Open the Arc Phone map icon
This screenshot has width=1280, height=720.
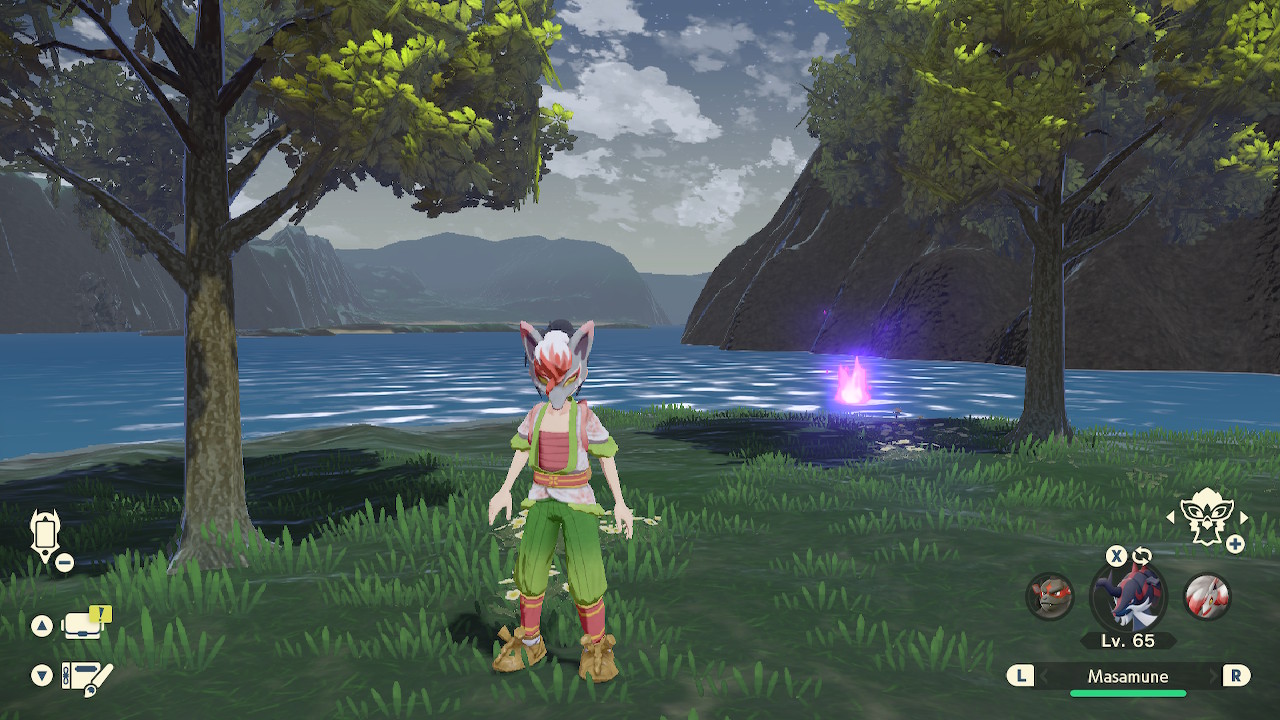45,535
